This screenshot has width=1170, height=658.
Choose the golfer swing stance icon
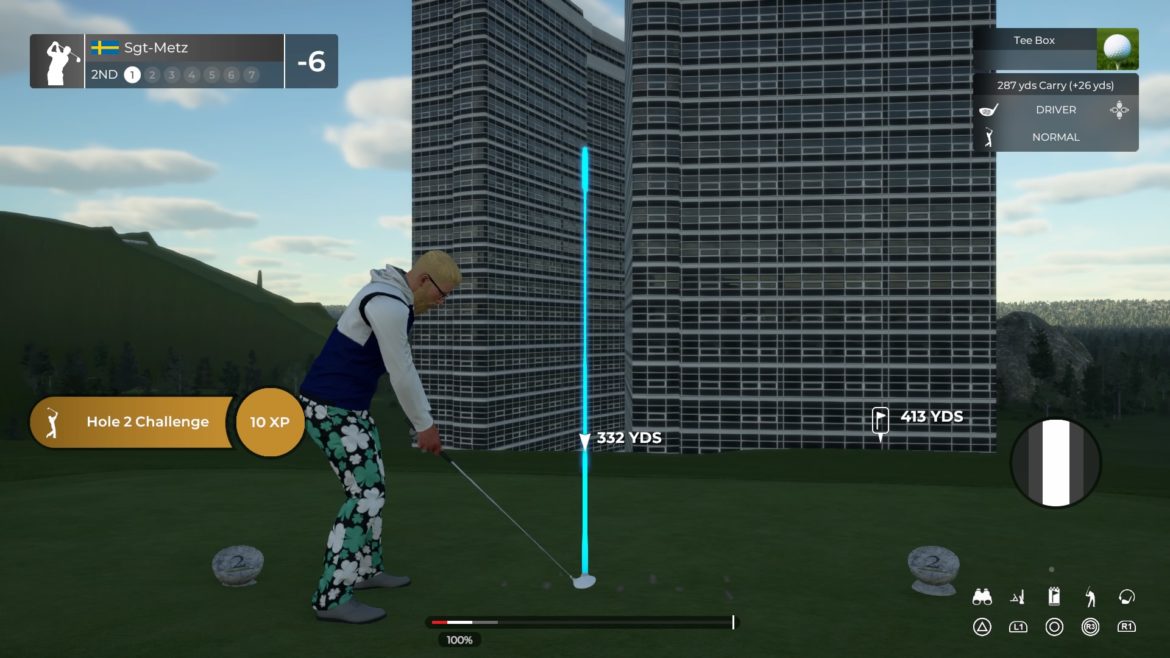click(x=1090, y=597)
